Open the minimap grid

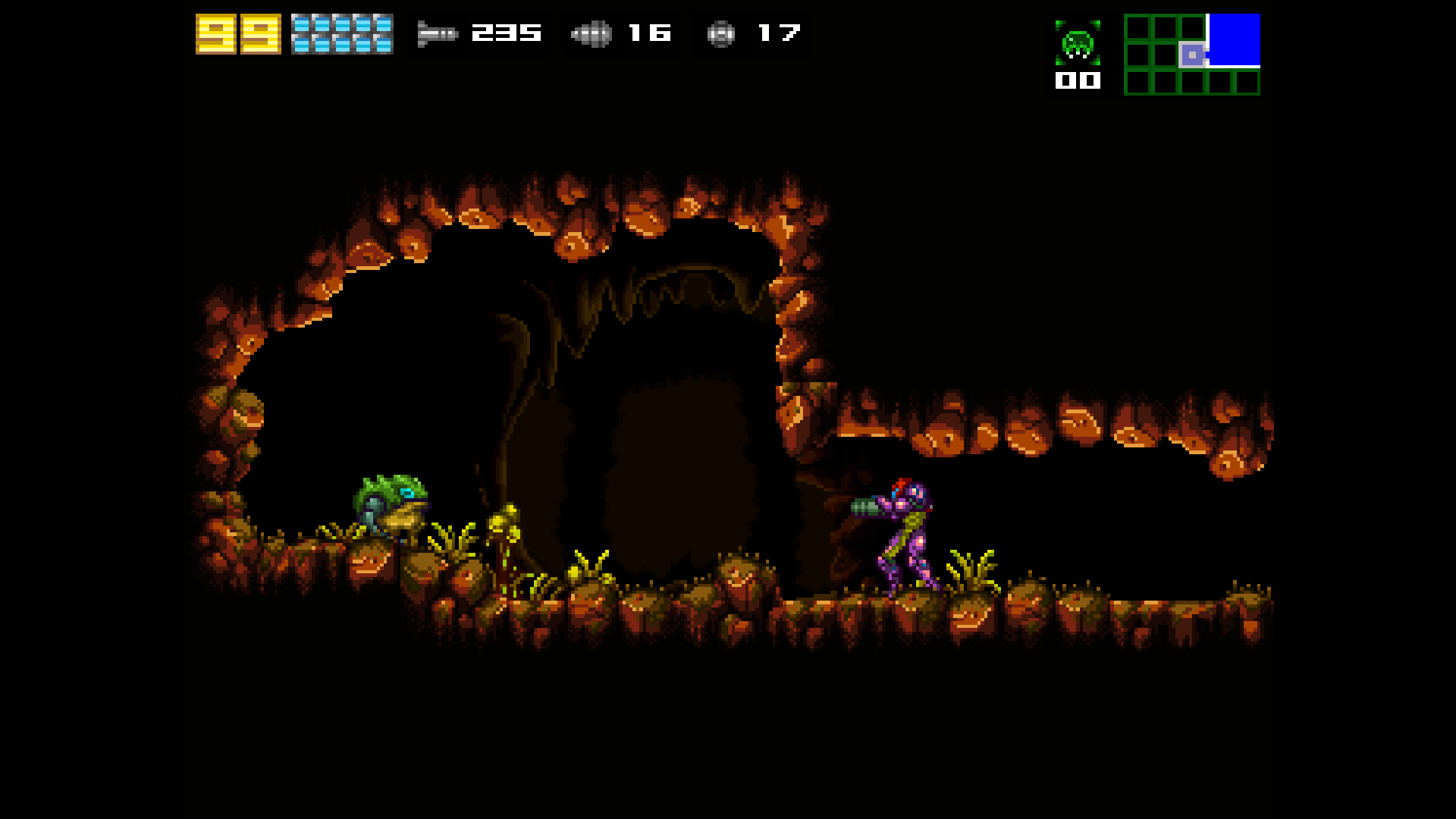click(1191, 55)
